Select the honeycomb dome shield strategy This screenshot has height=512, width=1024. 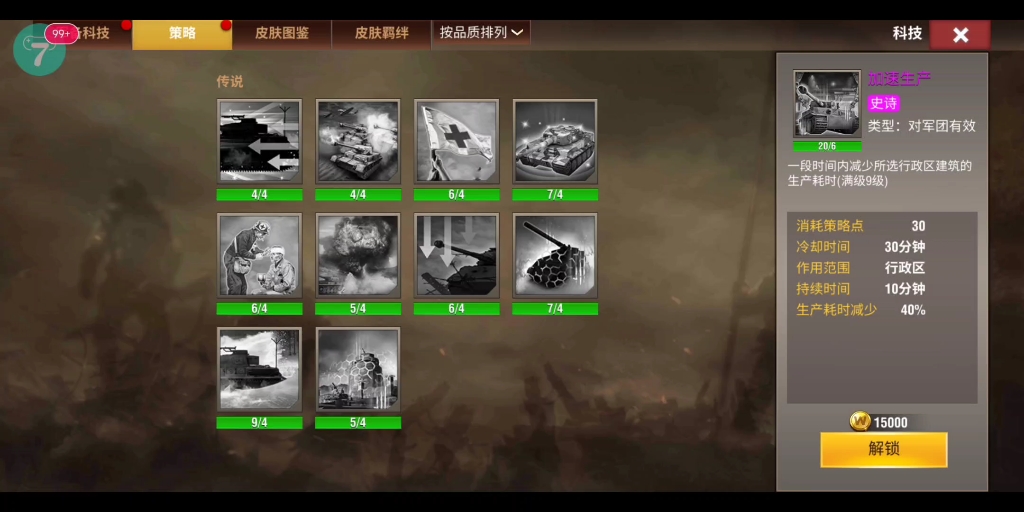coord(358,368)
